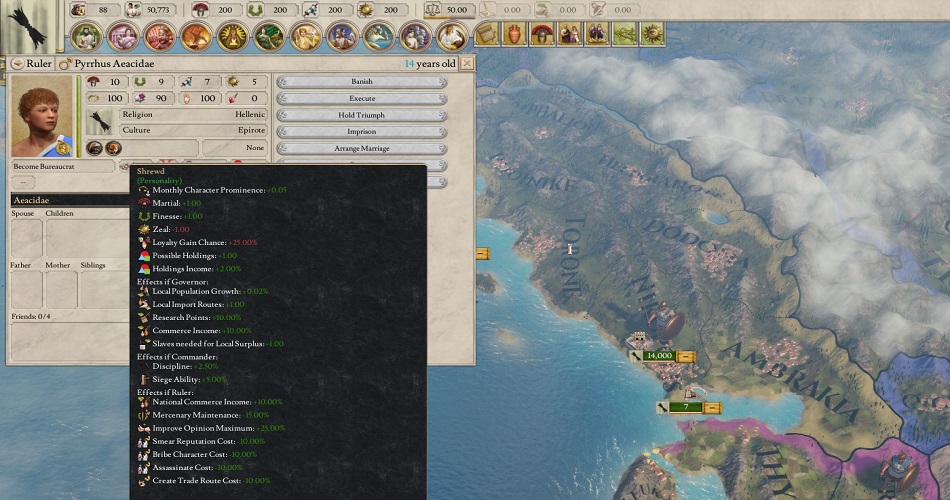Screen dimensions: 950x500
Task: Select the red-crested helmet map mode
Action: (x=542, y=35)
